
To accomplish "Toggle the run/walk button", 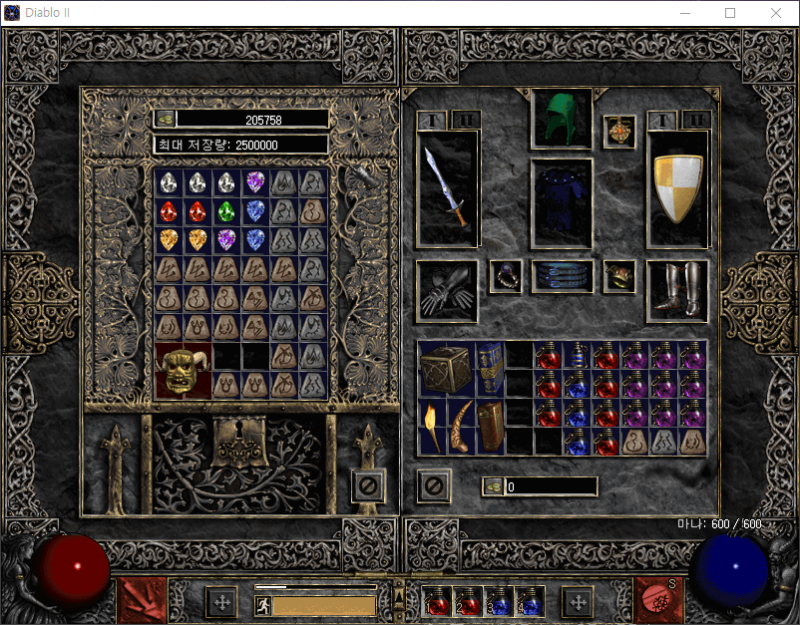I will point(262,605).
